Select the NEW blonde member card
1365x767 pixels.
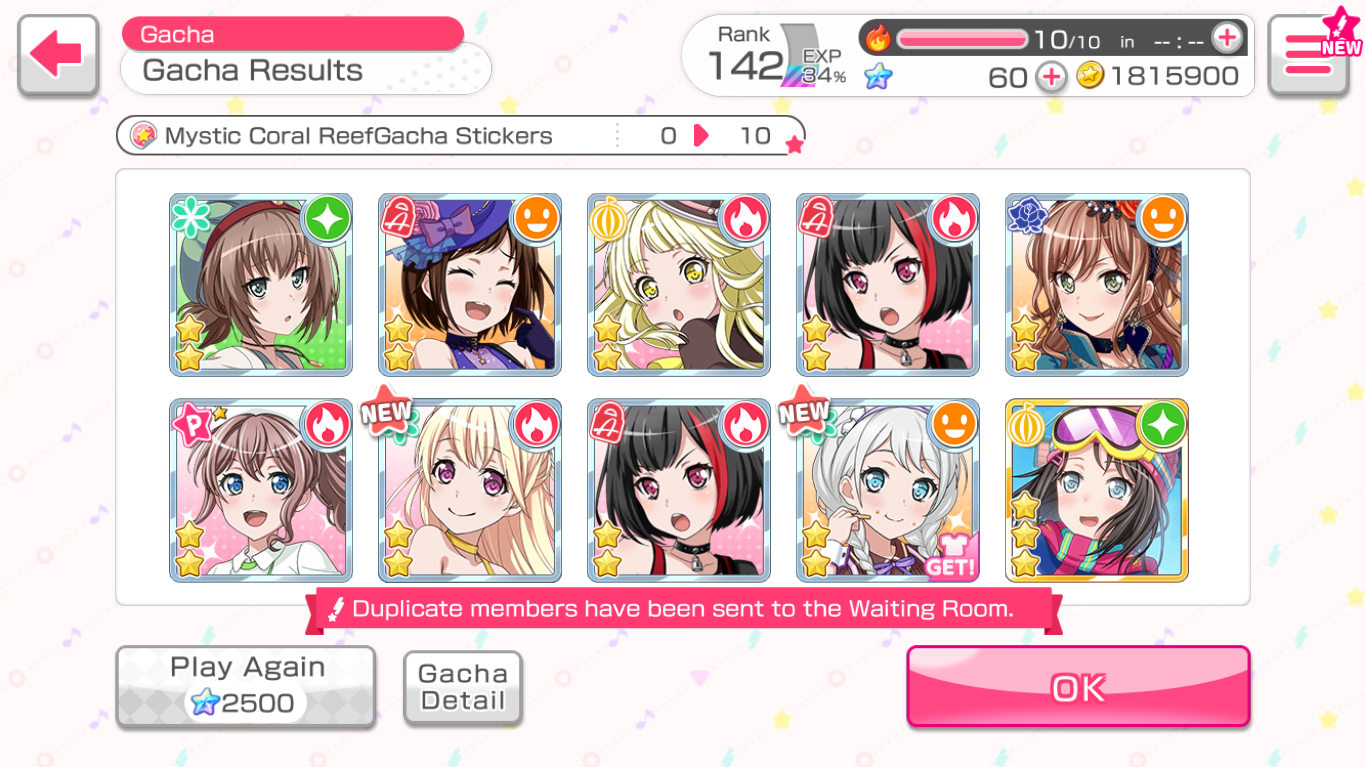pyautogui.click(x=469, y=490)
